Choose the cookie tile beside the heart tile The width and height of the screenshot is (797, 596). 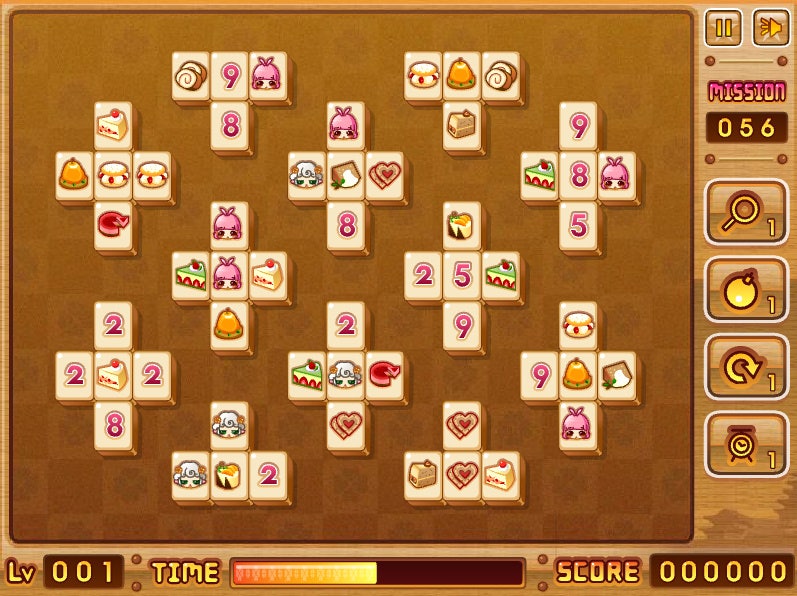coord(346,175)
